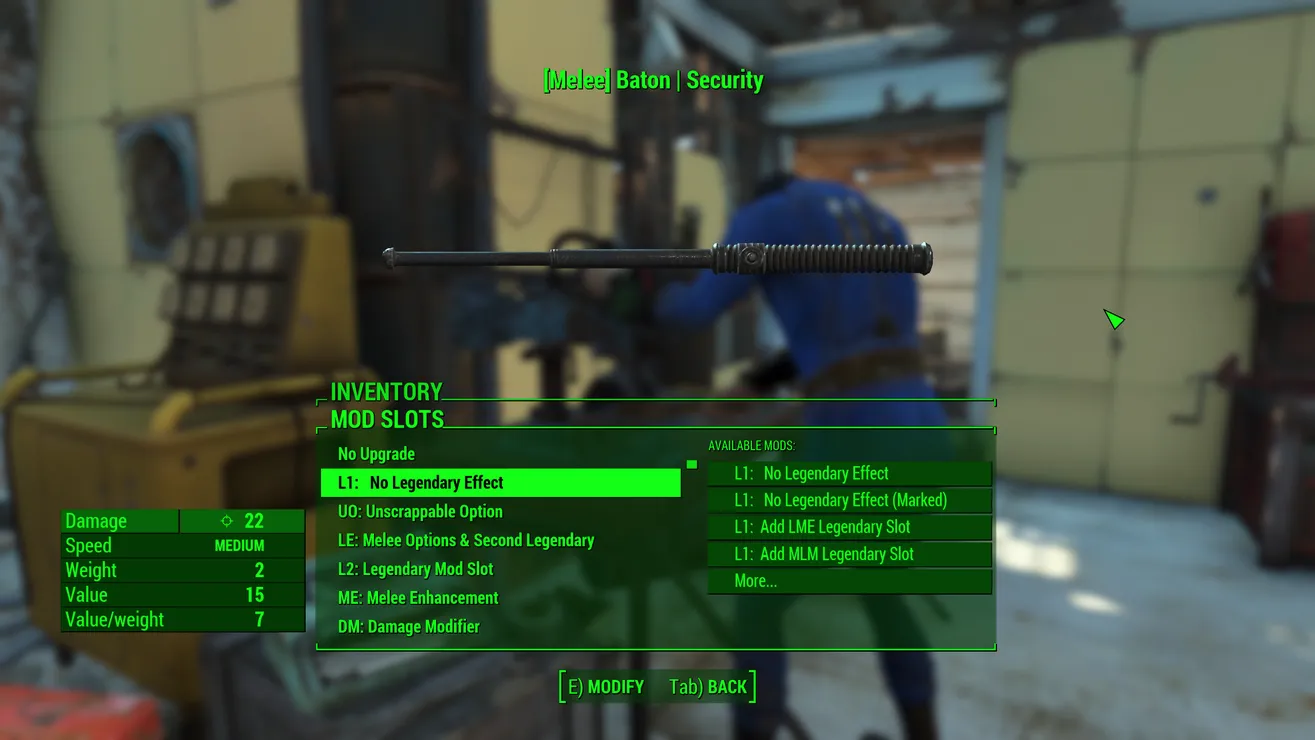Choose Add LME Legendary Slot mod

click(849, 527)
